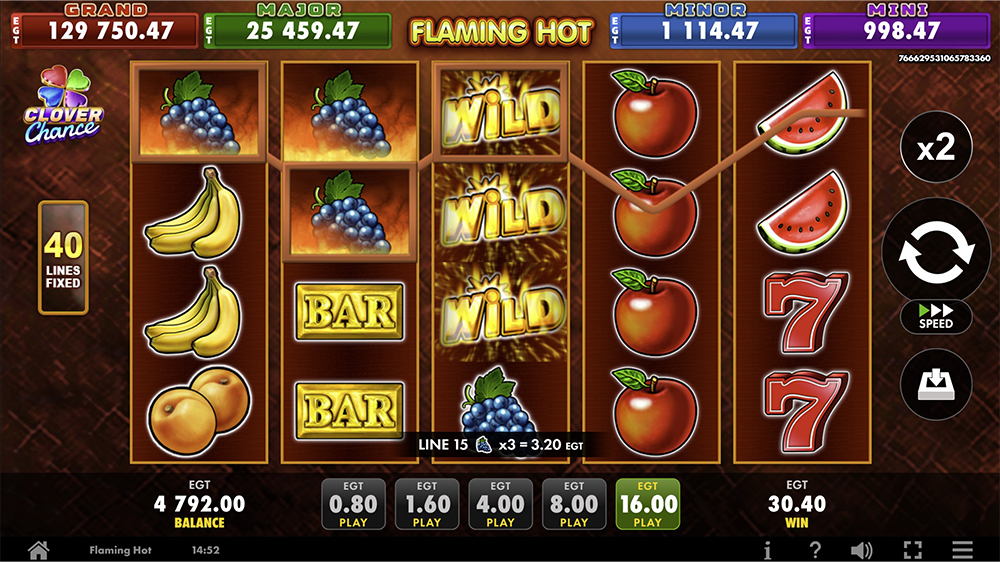Open the Clover Chance feature

tap(63, 108)
